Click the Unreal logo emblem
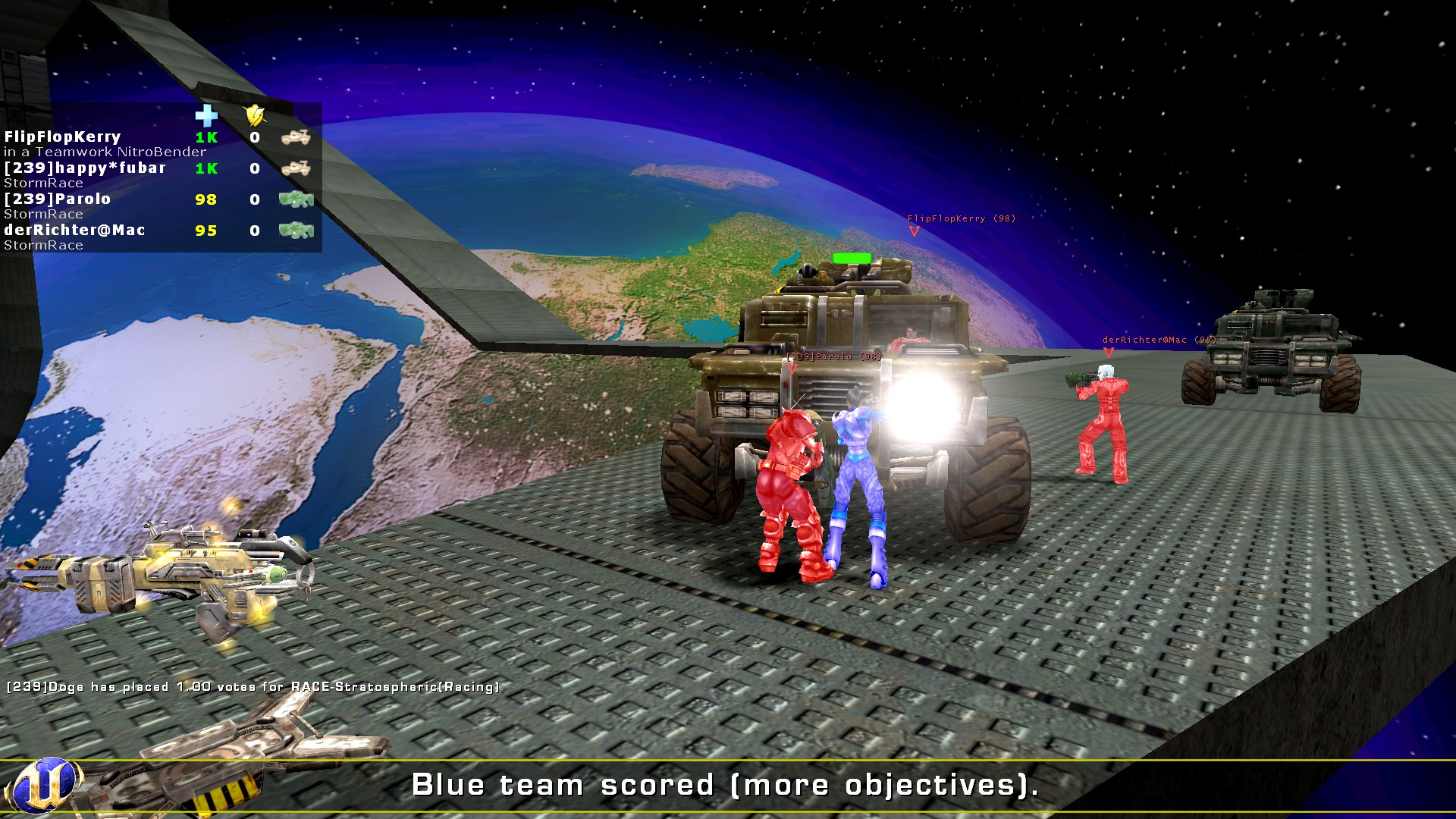The width and height of the screenshot is (1456, 819). tap(44, 785)
